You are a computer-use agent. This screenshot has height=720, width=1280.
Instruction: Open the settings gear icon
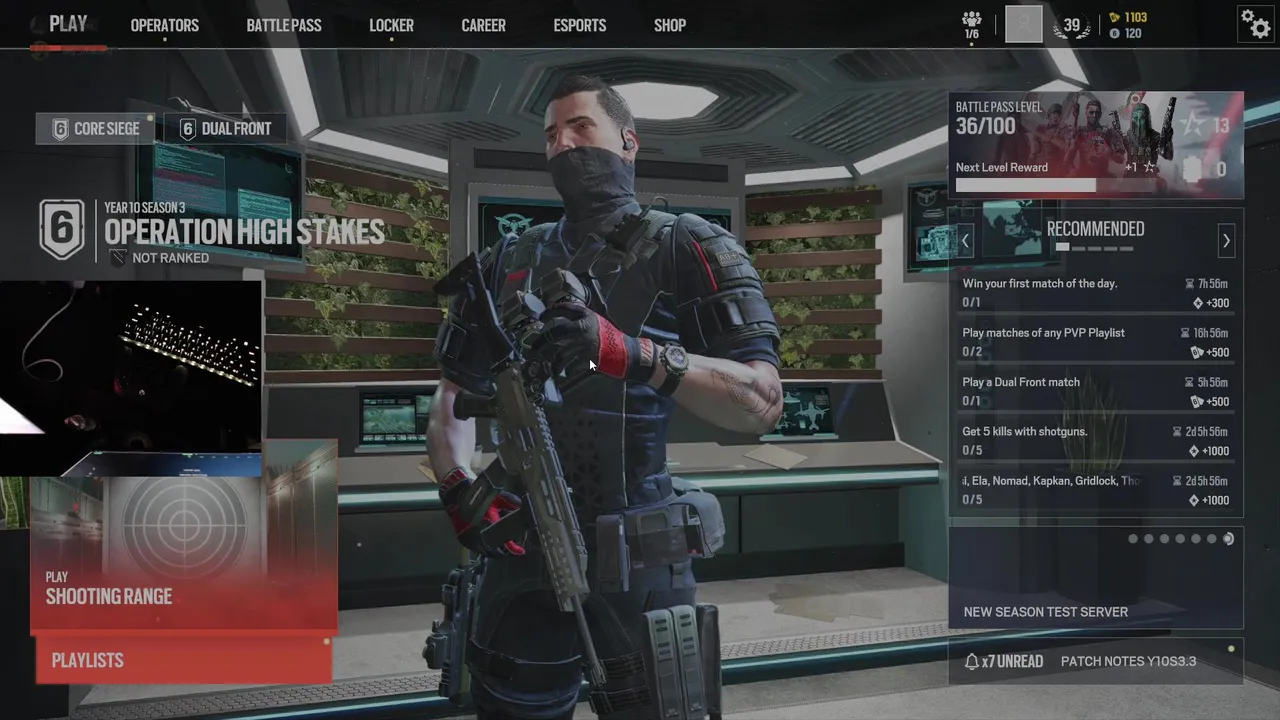click(x=1255, y=23)
